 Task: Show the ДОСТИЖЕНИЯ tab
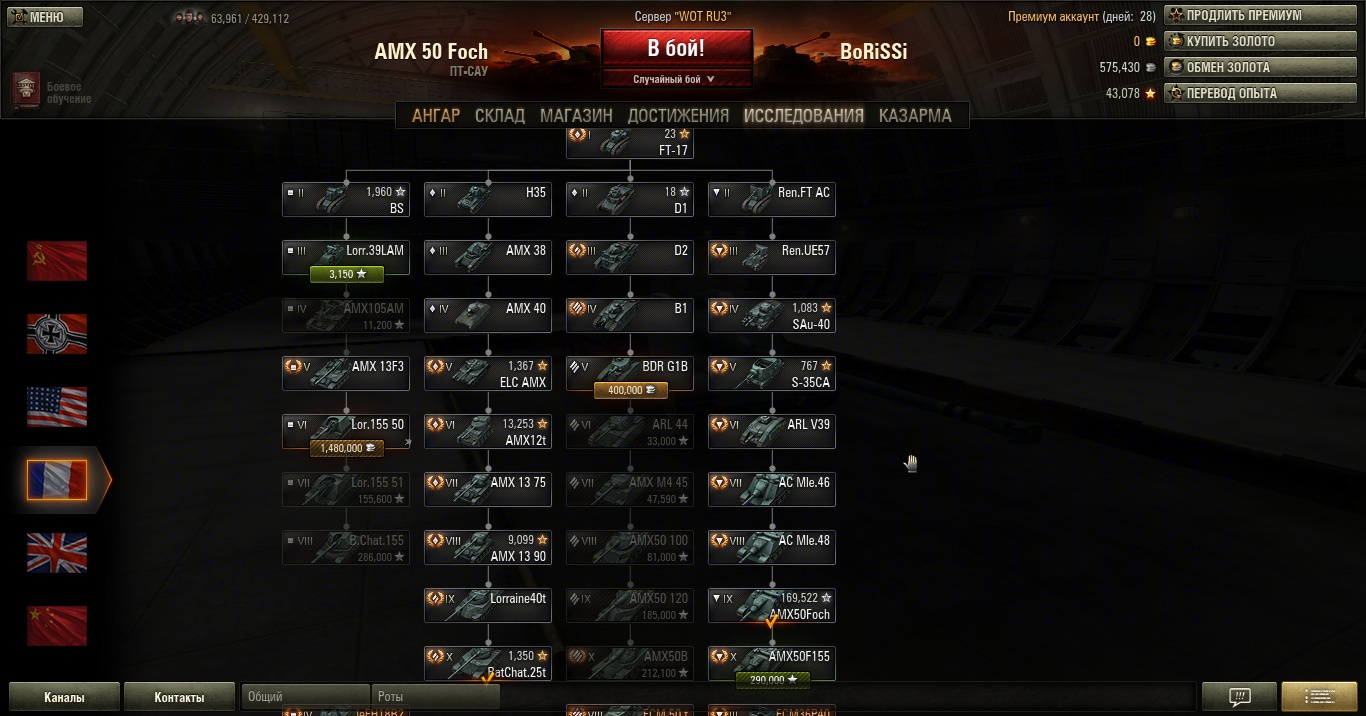point(678,115)
